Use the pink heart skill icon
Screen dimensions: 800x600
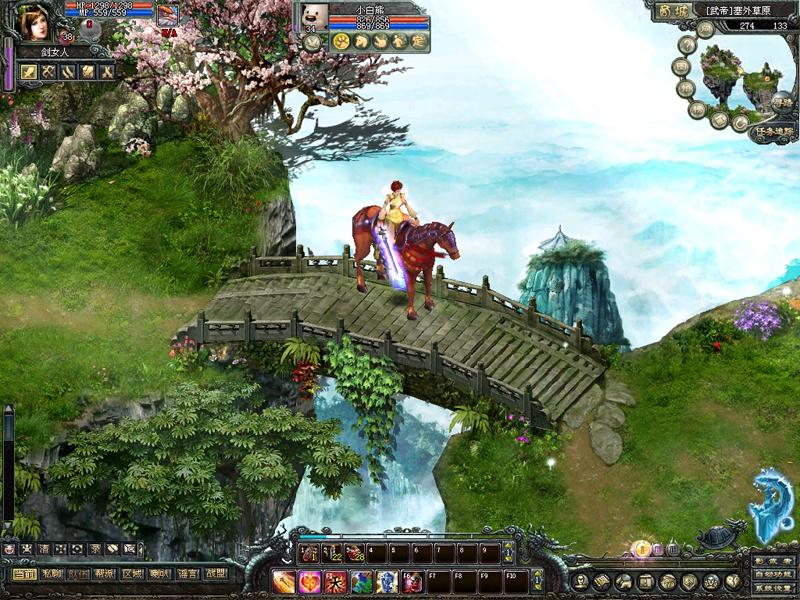310,581
